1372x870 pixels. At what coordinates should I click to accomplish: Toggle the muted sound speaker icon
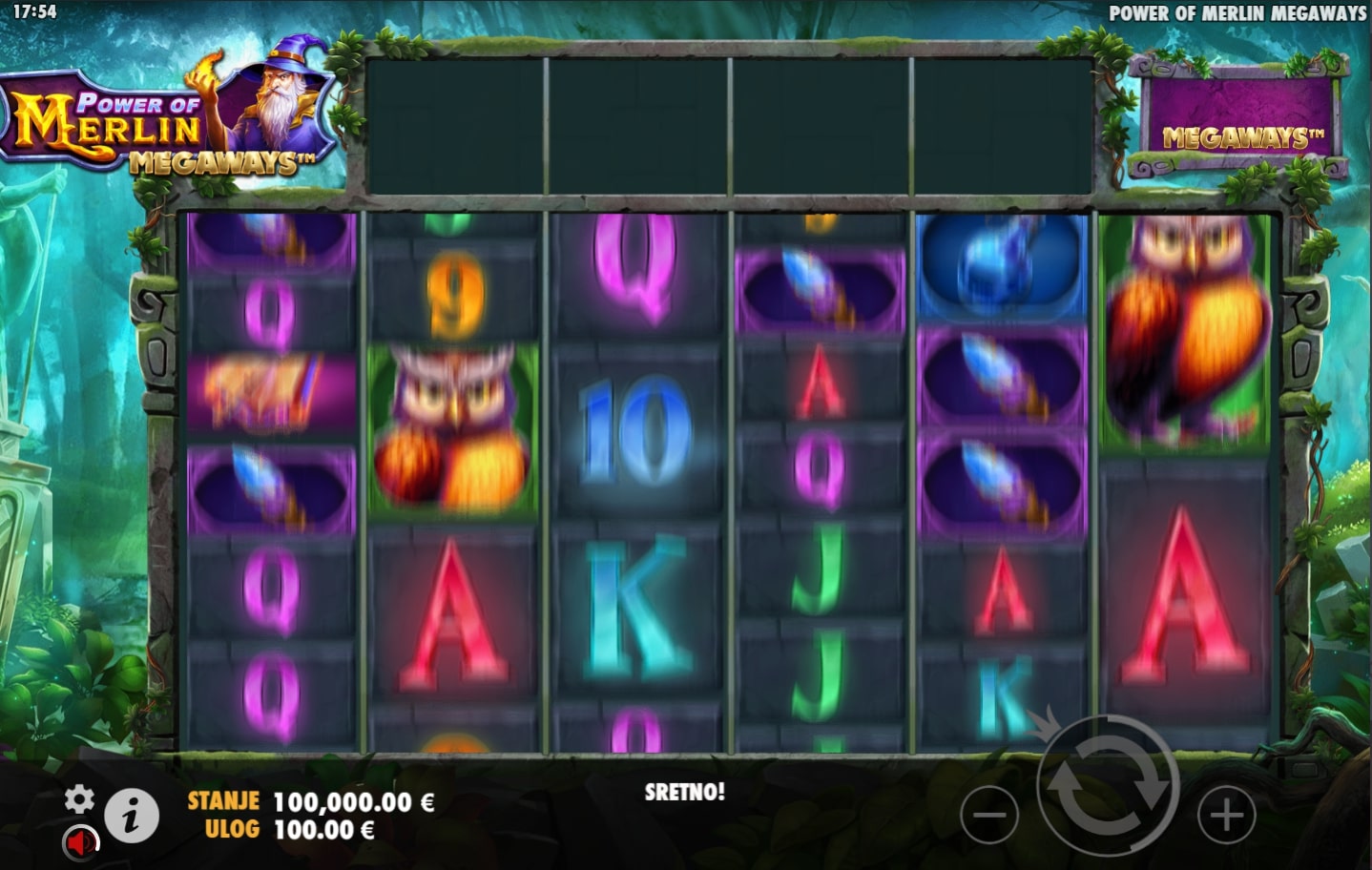pos(81,842)
